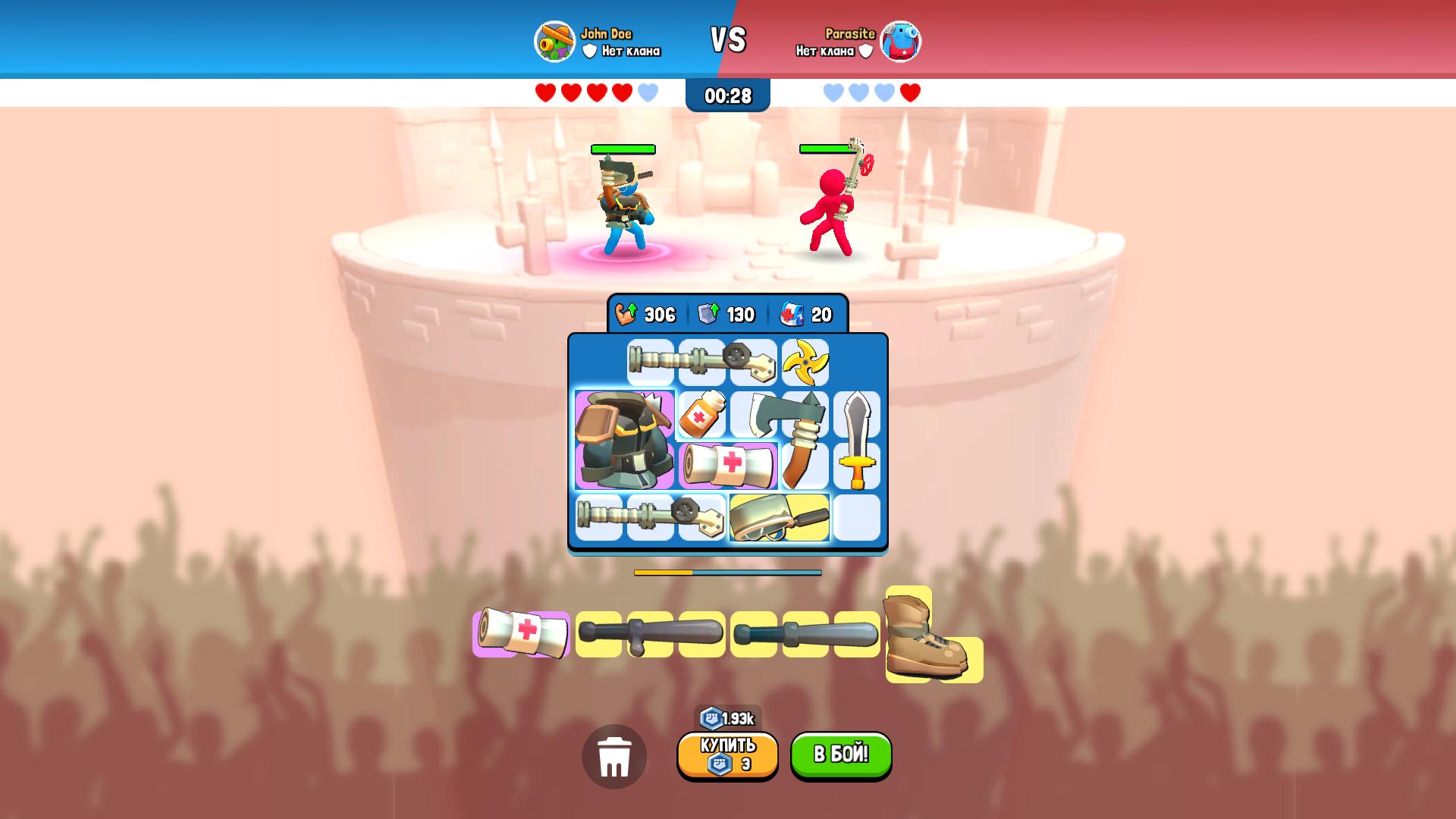Click the medkit backpack stat icon
The image size is (1456, 819).
(x=790, y=313)
